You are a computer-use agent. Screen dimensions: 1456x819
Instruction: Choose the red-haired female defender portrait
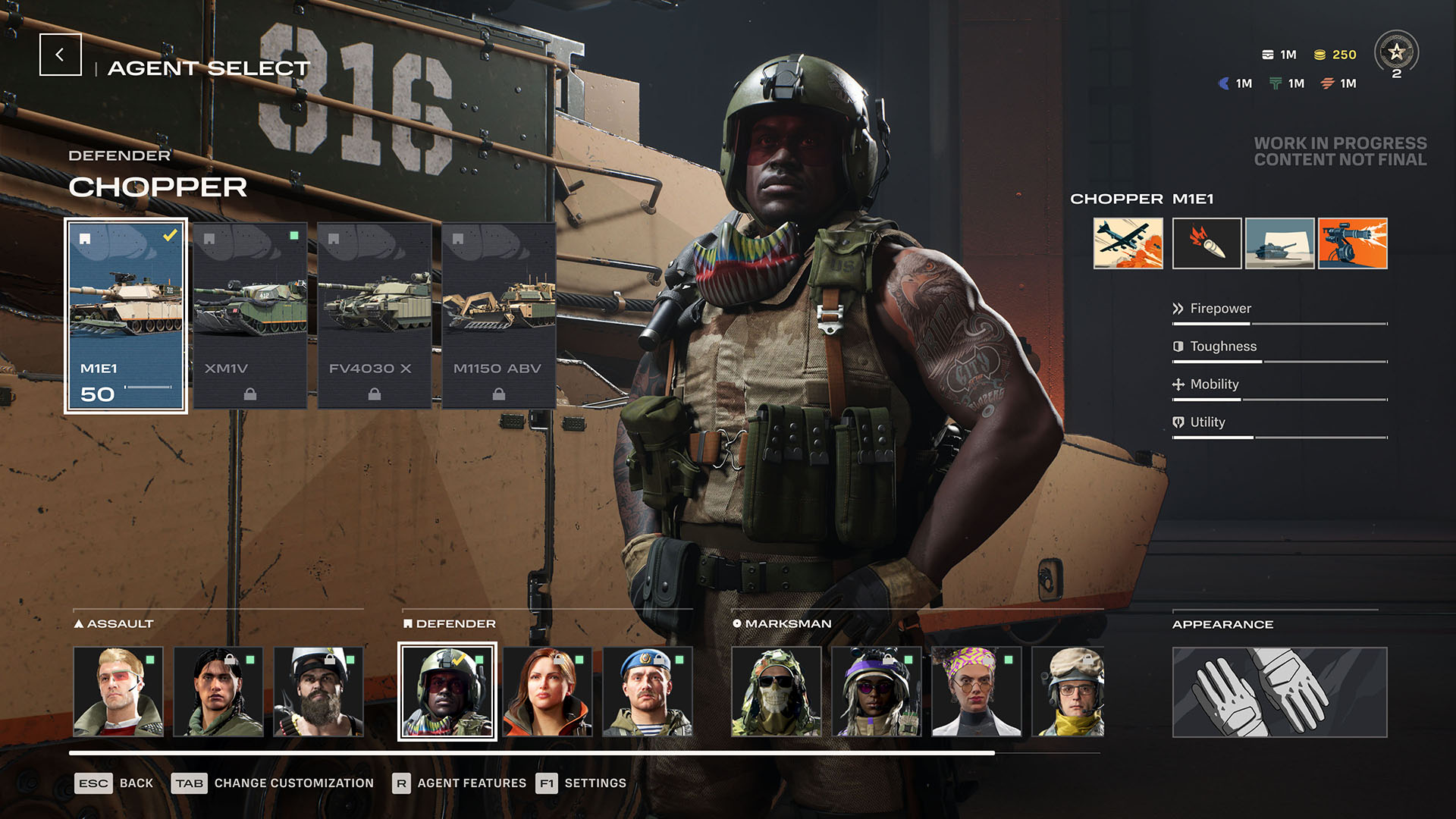click(x=548, y=692)
